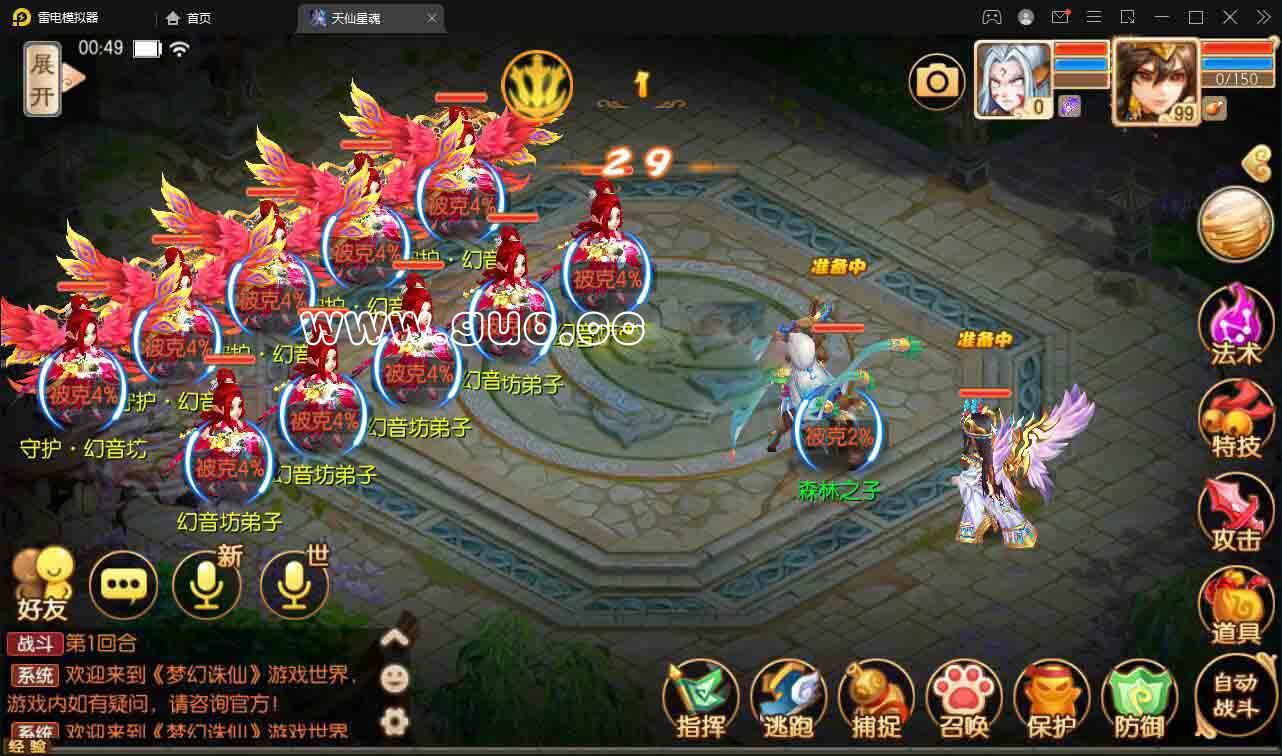Open the 召唤 summon command
The width and height of the screenshot is (1282, 756).
click(964, 699)
